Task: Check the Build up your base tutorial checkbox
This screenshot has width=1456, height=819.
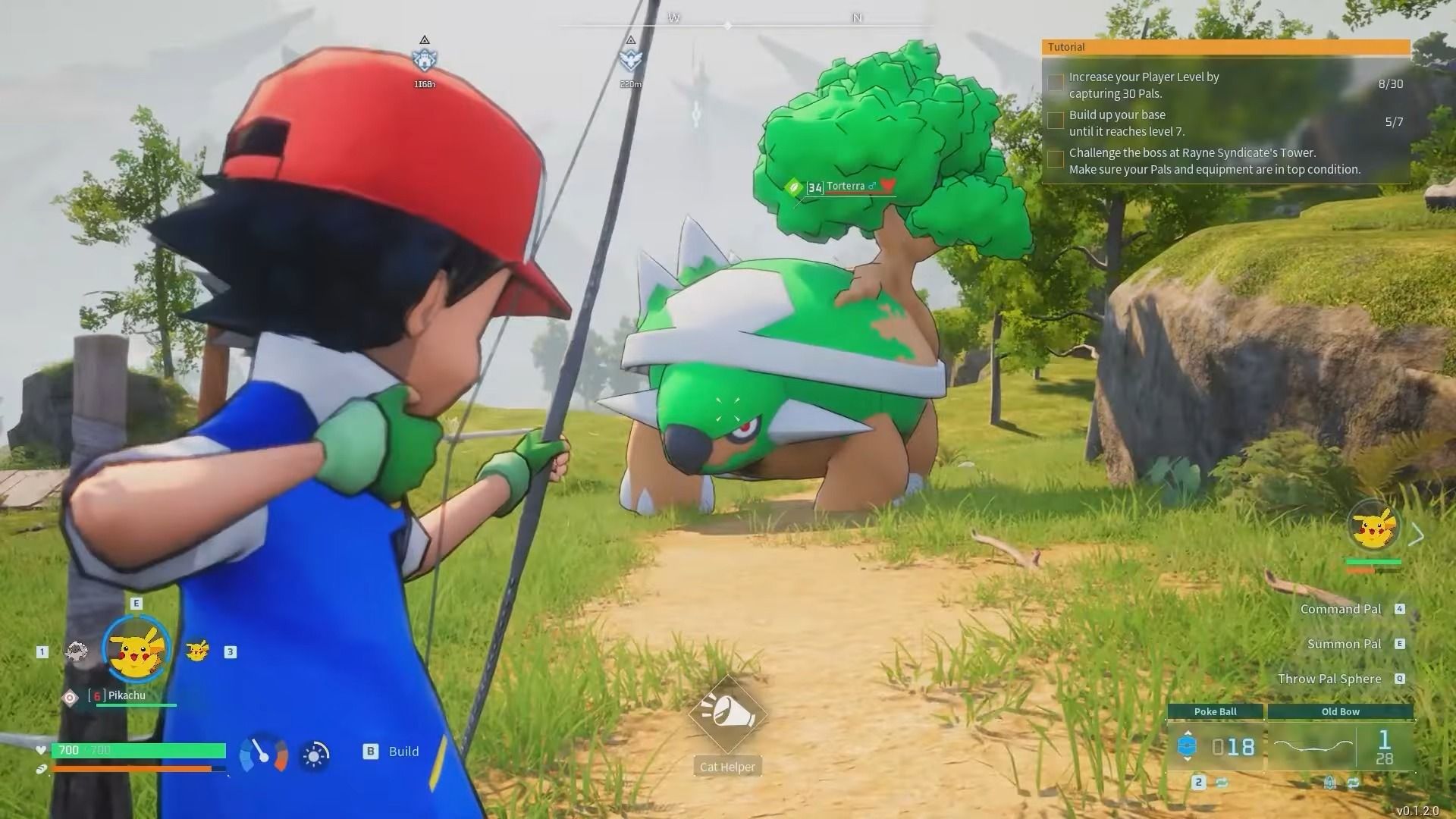Action: coord(1055,121)
